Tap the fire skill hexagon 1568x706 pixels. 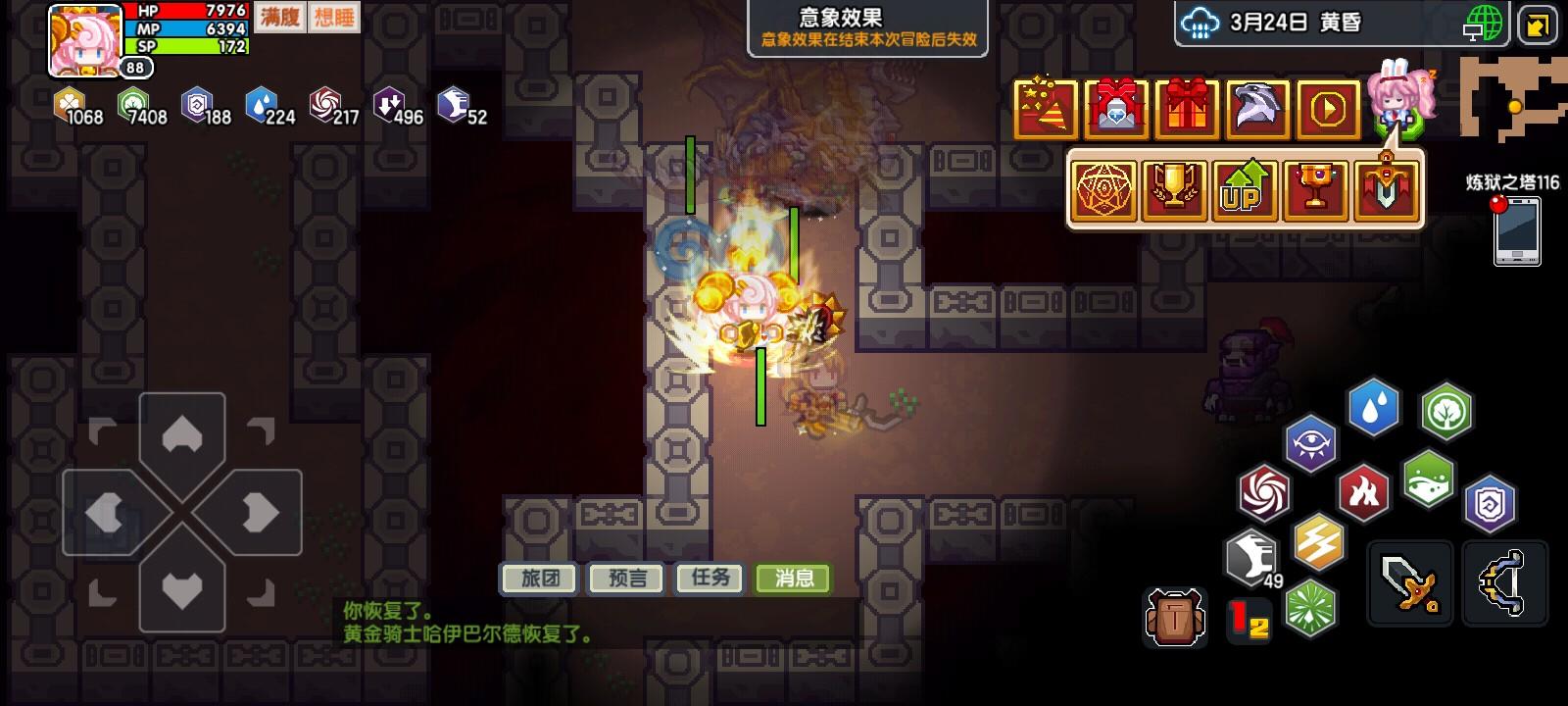pyautogui.click(x=1362, y=490)
